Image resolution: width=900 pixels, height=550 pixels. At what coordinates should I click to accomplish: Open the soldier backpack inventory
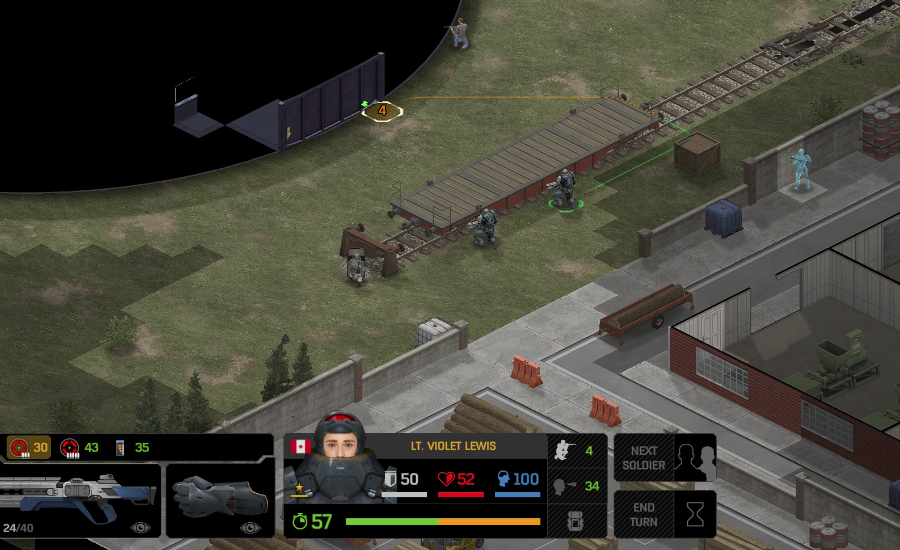574,521
